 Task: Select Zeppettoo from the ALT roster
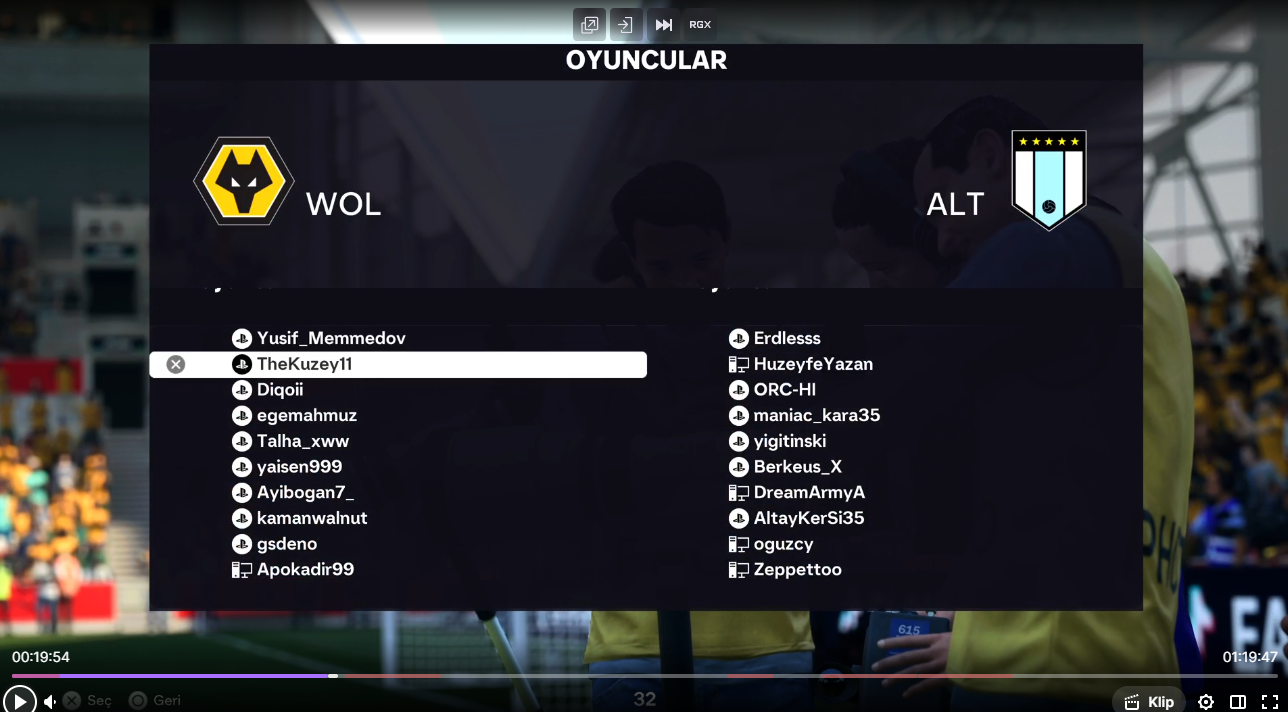click(x=797, y=570)
